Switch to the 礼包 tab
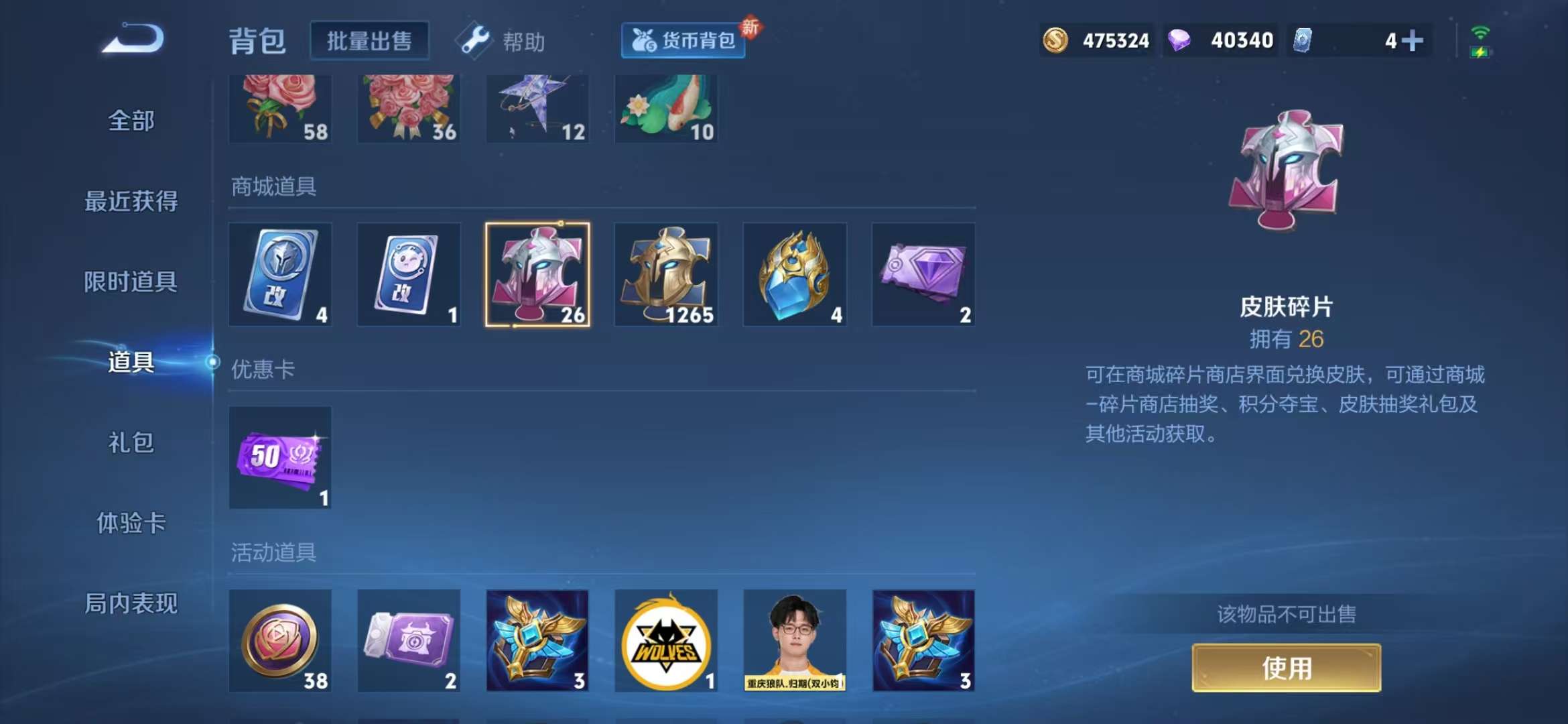This screenshot has height=724, width=1568. tap(131, 444)
